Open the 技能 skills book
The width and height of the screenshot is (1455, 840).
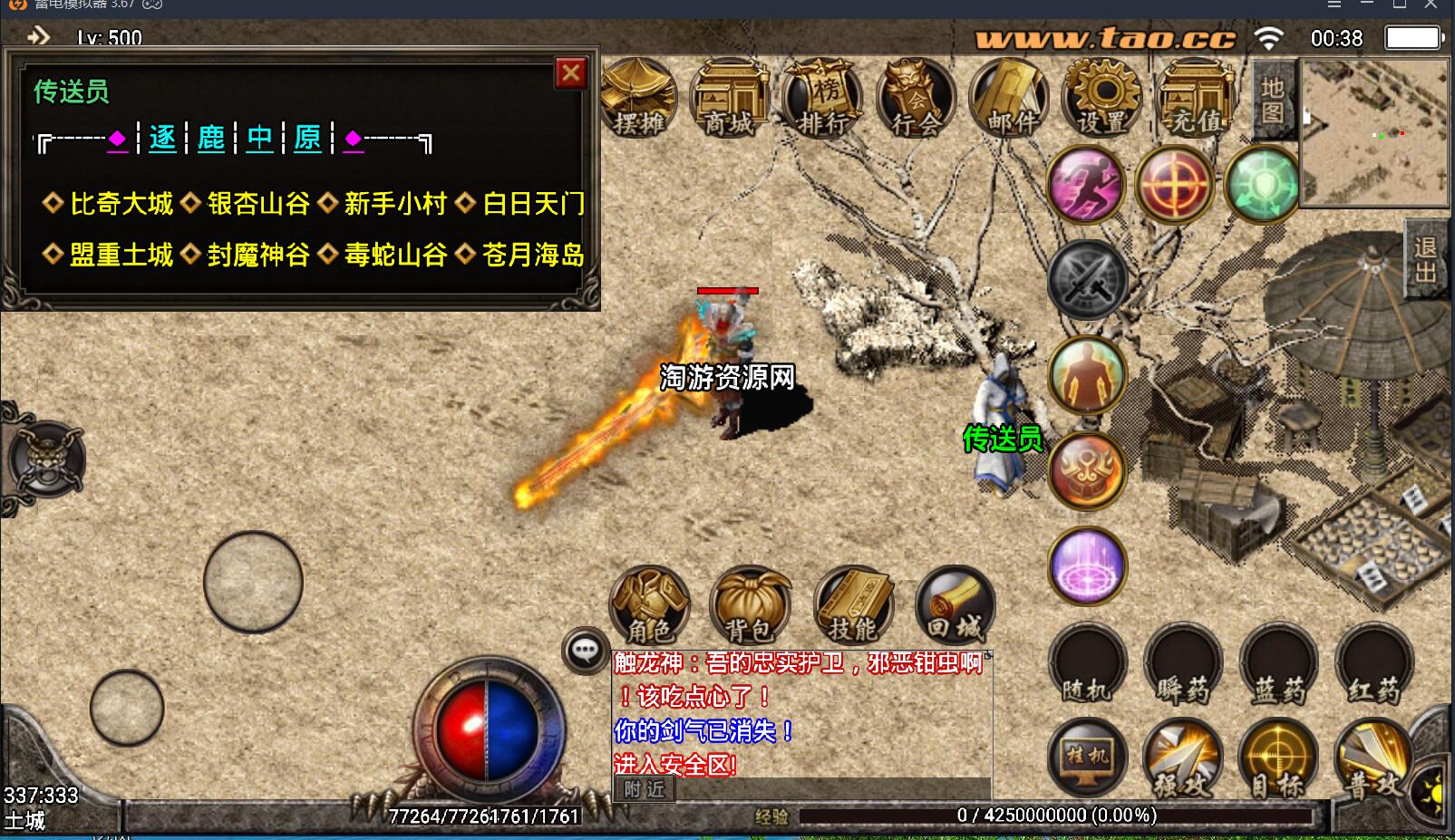pos(852,605)
